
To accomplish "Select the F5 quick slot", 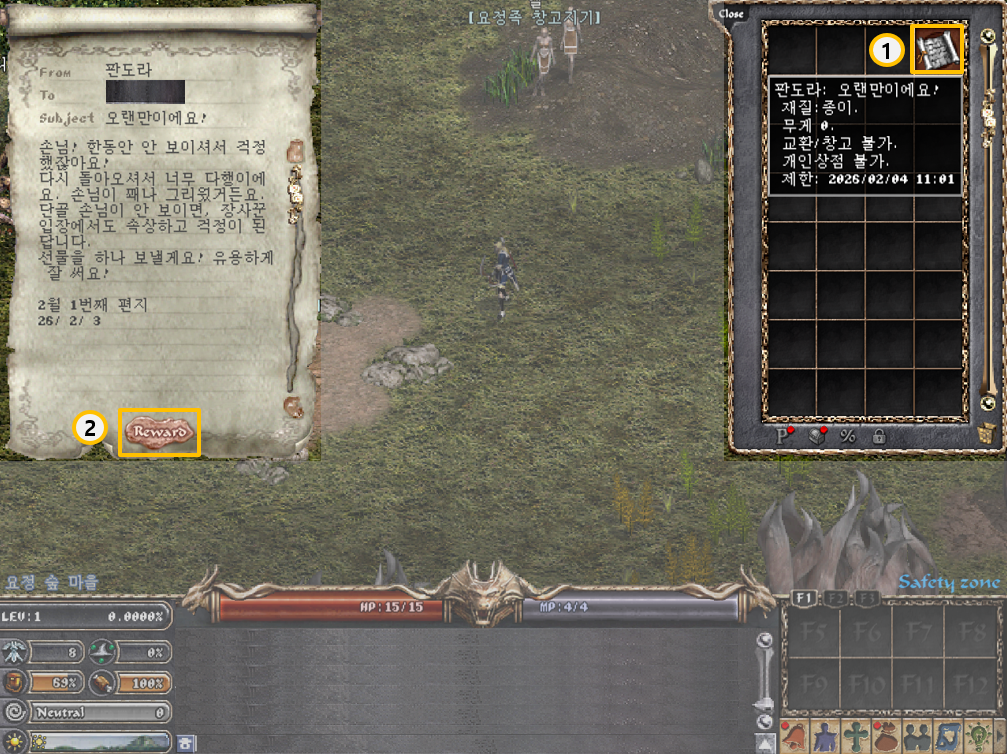I will click(810, 632).
